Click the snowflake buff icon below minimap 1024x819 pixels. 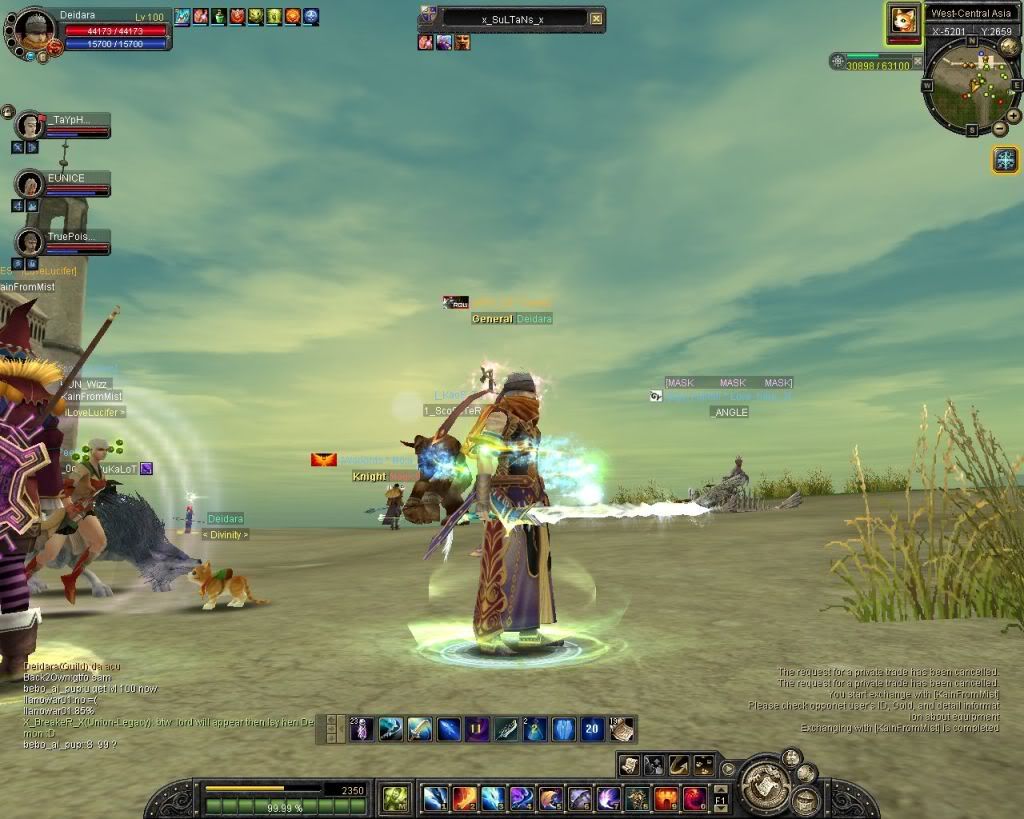(1005, 159)
